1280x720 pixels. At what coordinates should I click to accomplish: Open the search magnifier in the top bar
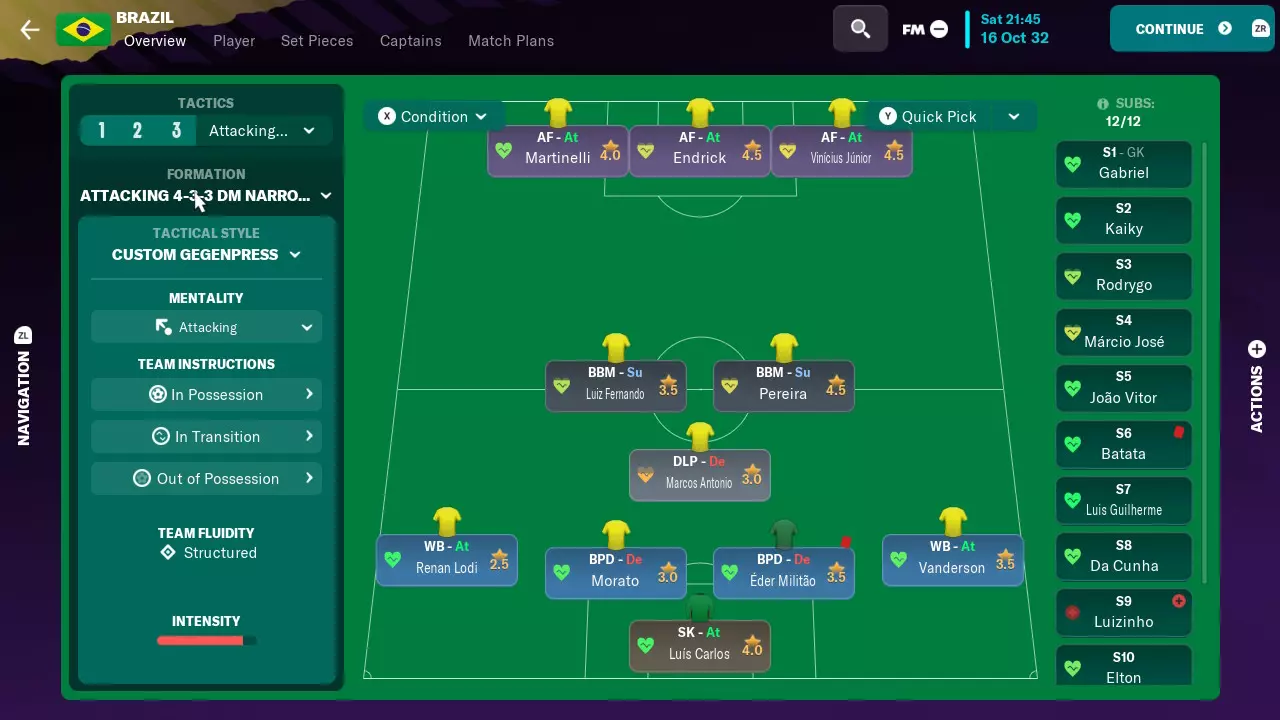(859, 28)
